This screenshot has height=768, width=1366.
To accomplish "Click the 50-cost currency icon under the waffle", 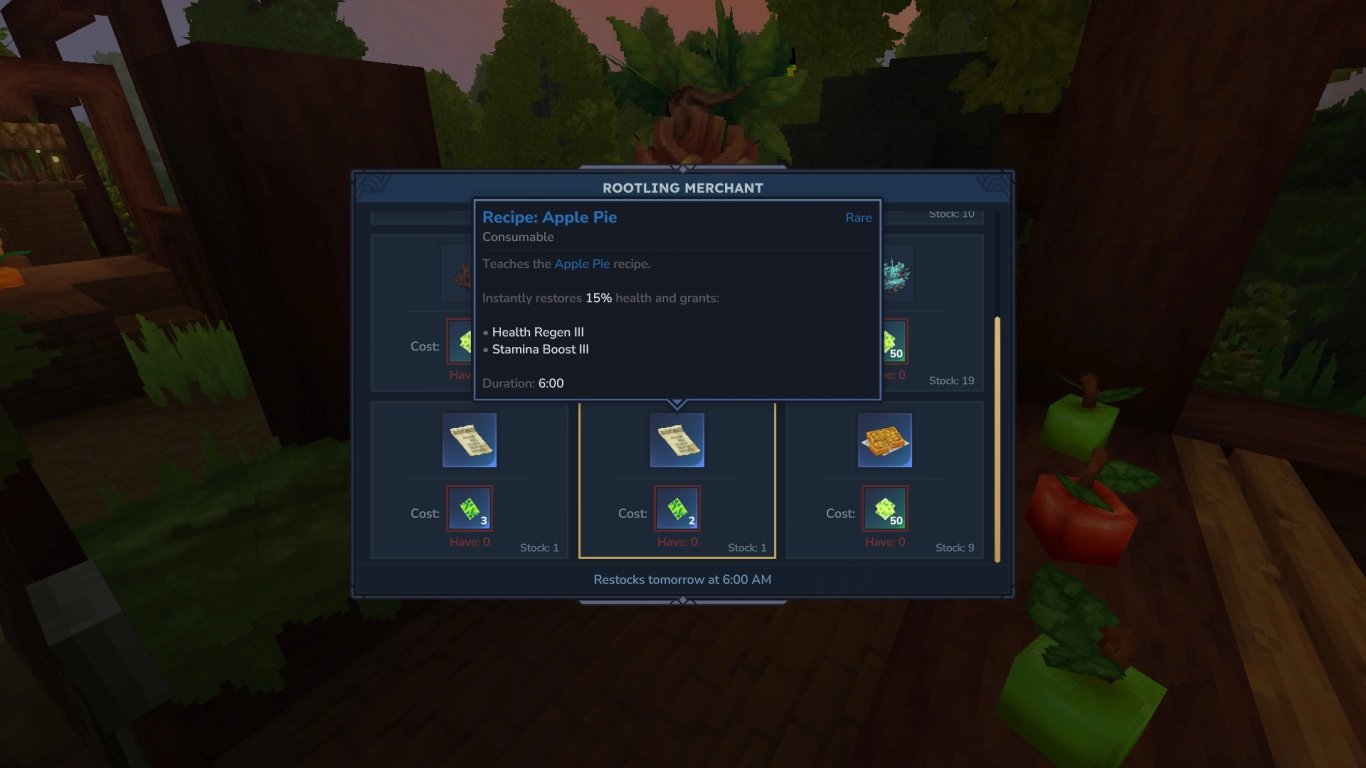I will coord(885,508).
